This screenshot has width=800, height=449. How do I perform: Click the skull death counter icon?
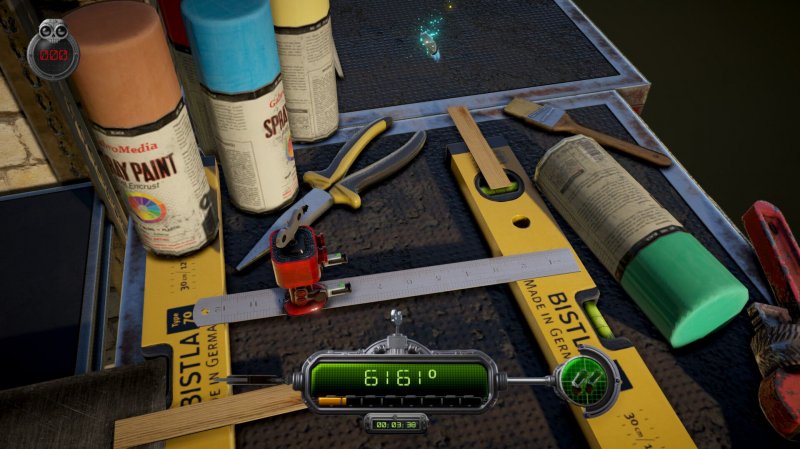[52, 50]
